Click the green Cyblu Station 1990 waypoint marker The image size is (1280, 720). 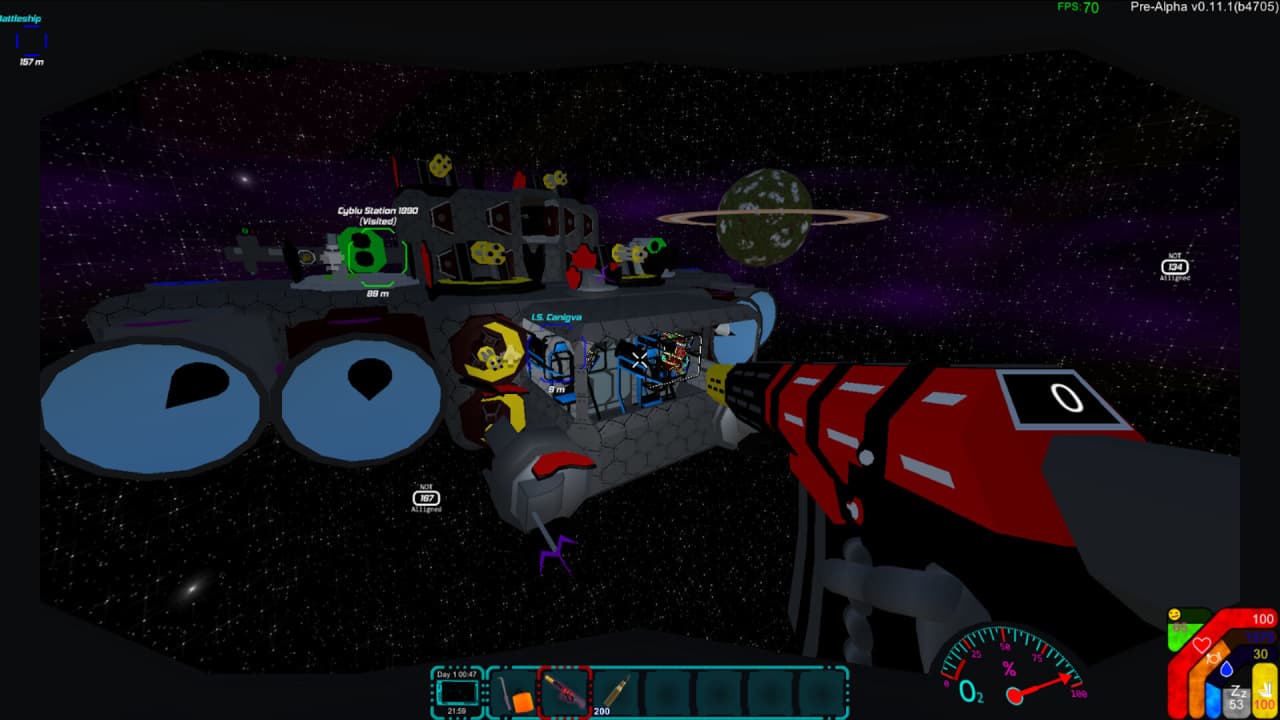pos(377,252)
